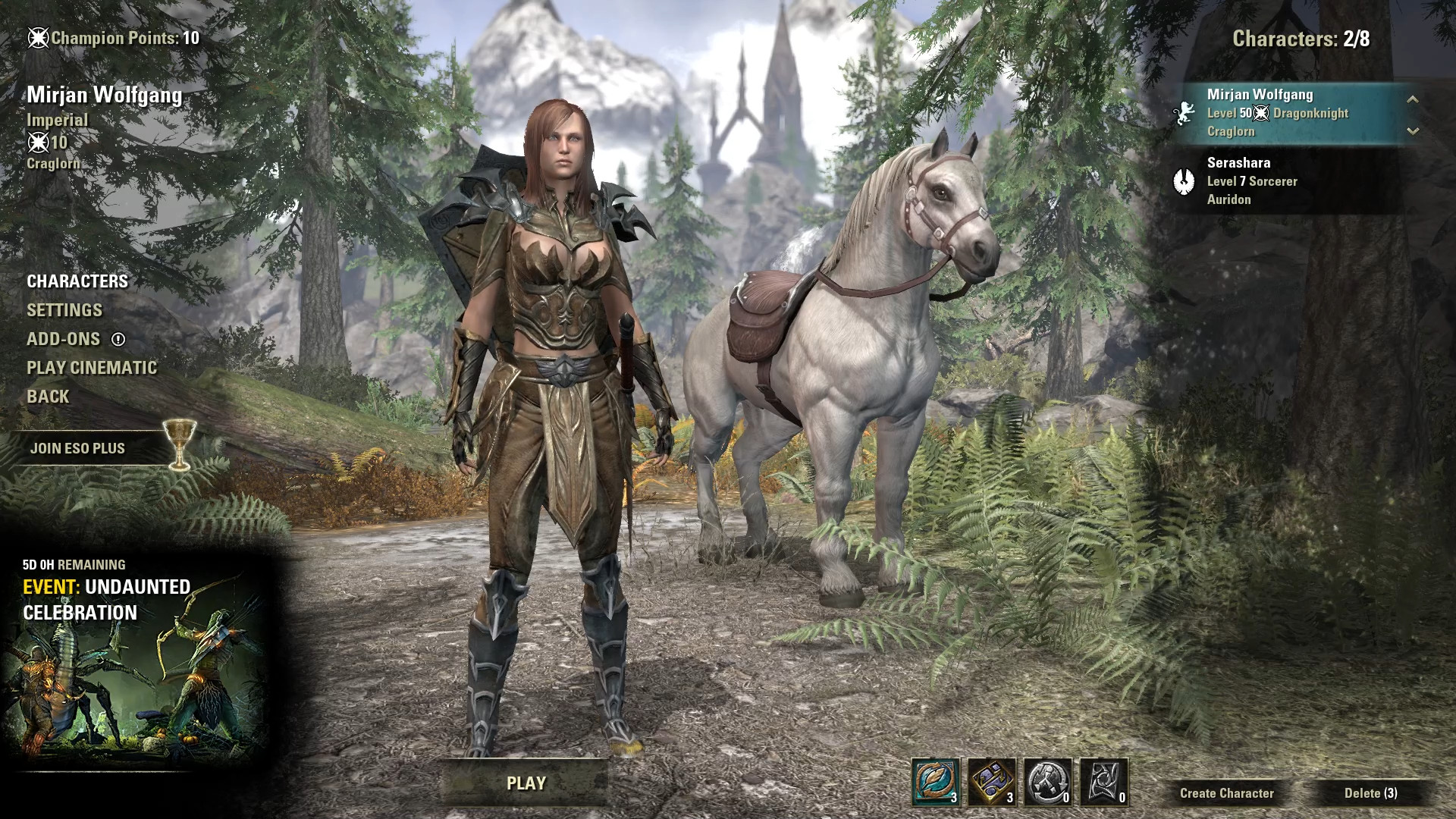The image size is (1456, 819).
Task: Click the Create Character button
Action: coord(1226,793)
